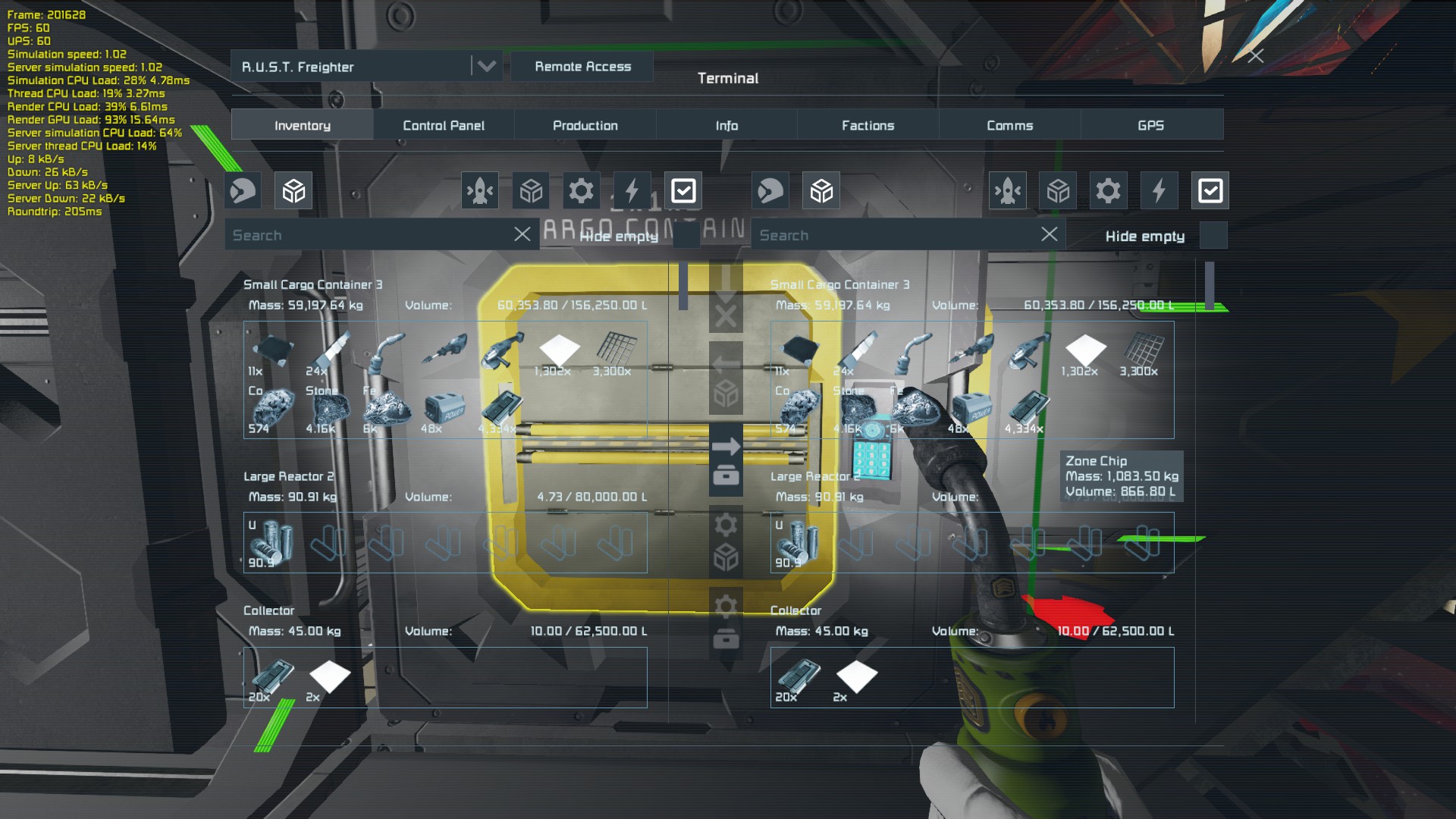This screenshot has width=1456, height=819.
Task: Toggle the right Hide empty checkbox
Action: click(x=1213, y=236)
